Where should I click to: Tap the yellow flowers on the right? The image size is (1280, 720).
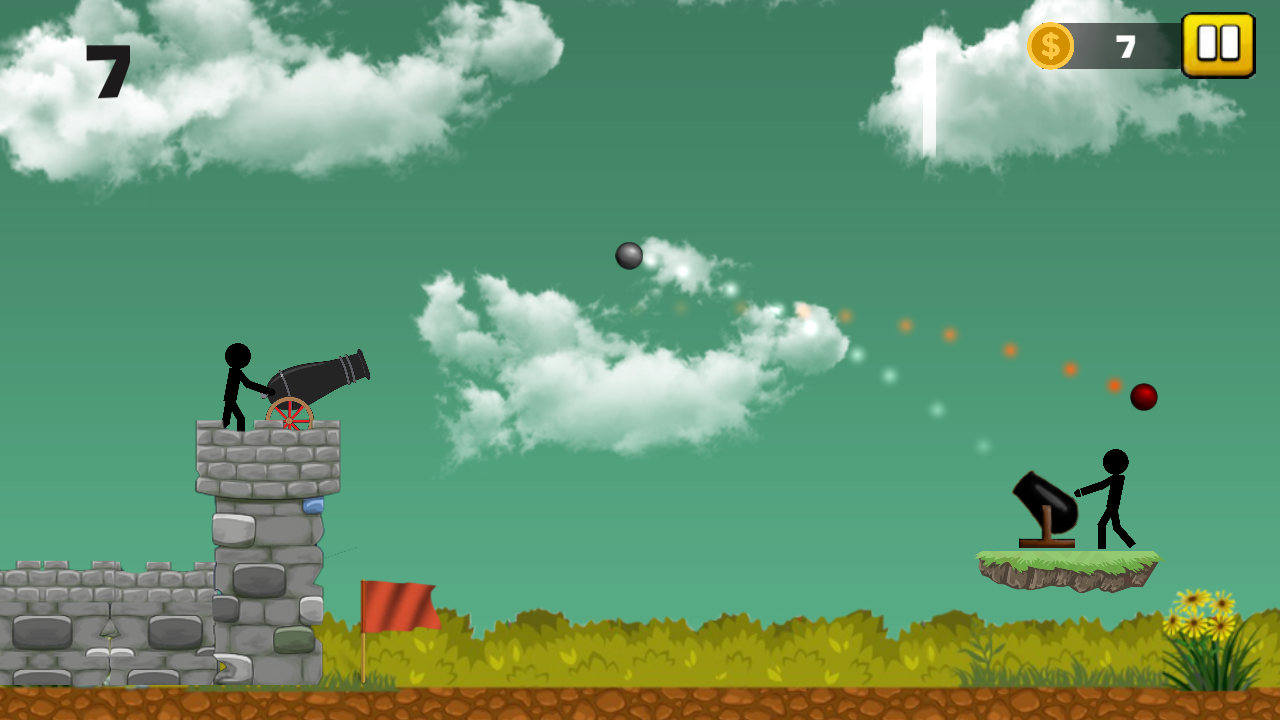(1200, 615)
